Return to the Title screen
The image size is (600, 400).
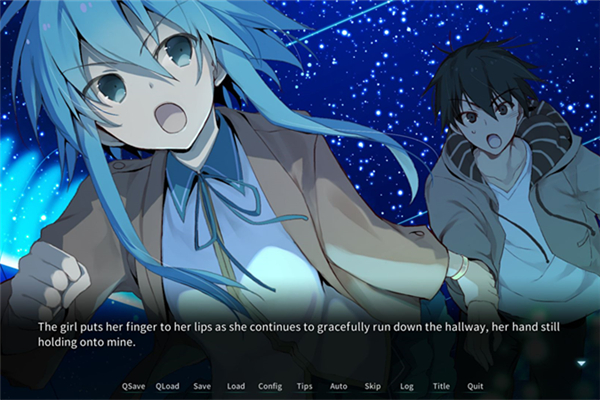click(441, 386)
